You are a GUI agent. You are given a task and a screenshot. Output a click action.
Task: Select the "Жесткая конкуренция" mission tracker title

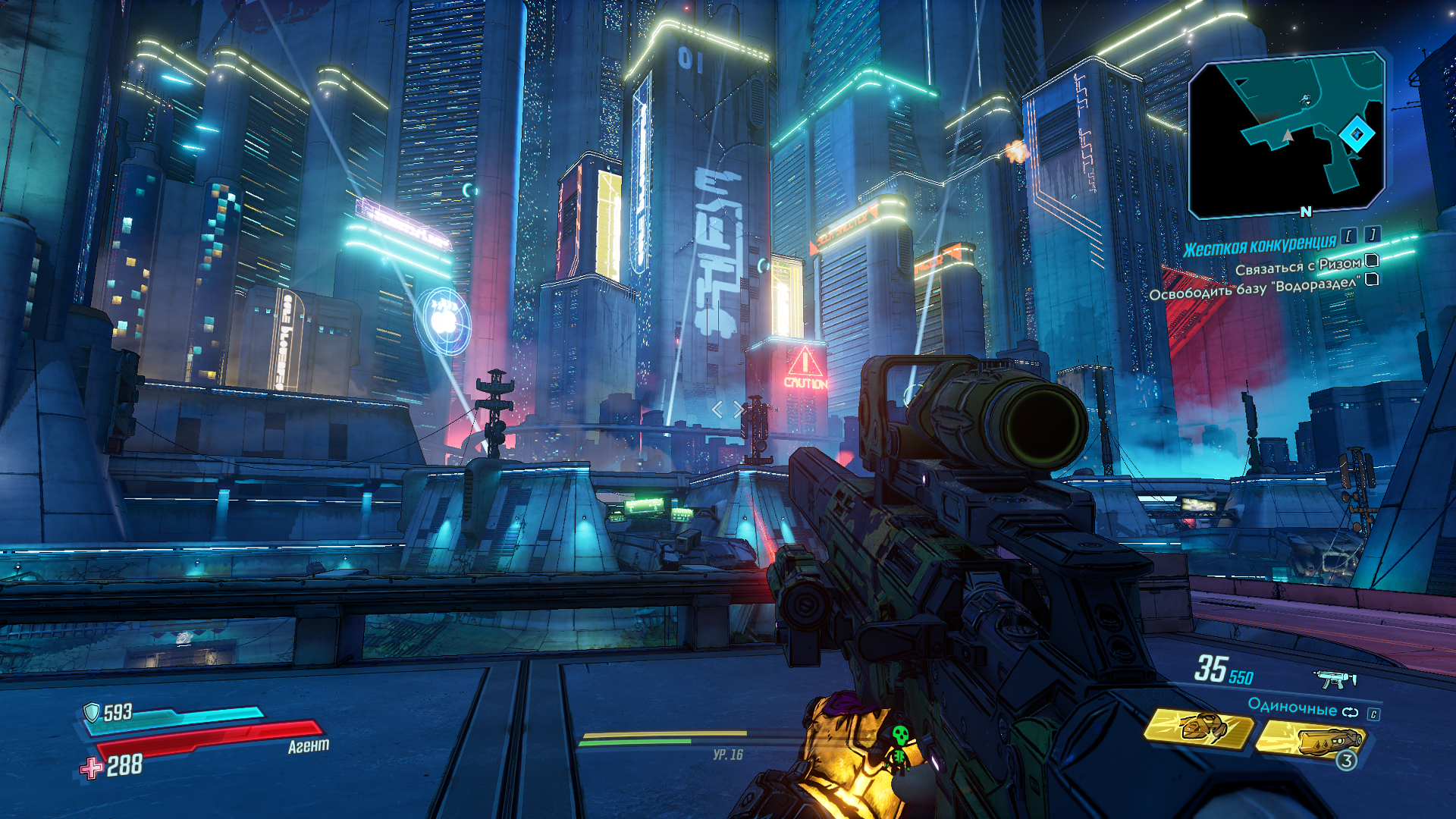pos(1260,246)
